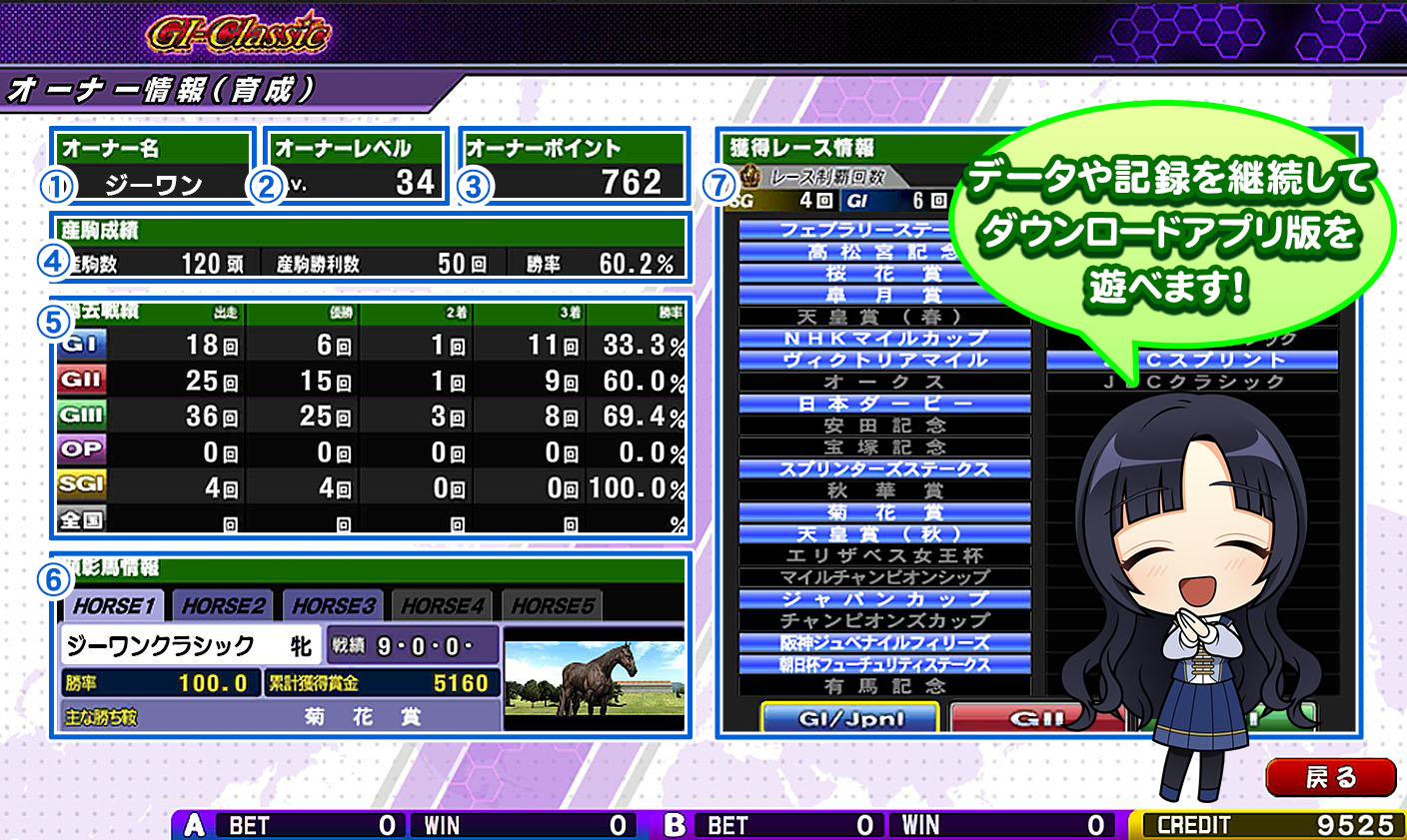Return with the red 戻る button

point(1330,777)
